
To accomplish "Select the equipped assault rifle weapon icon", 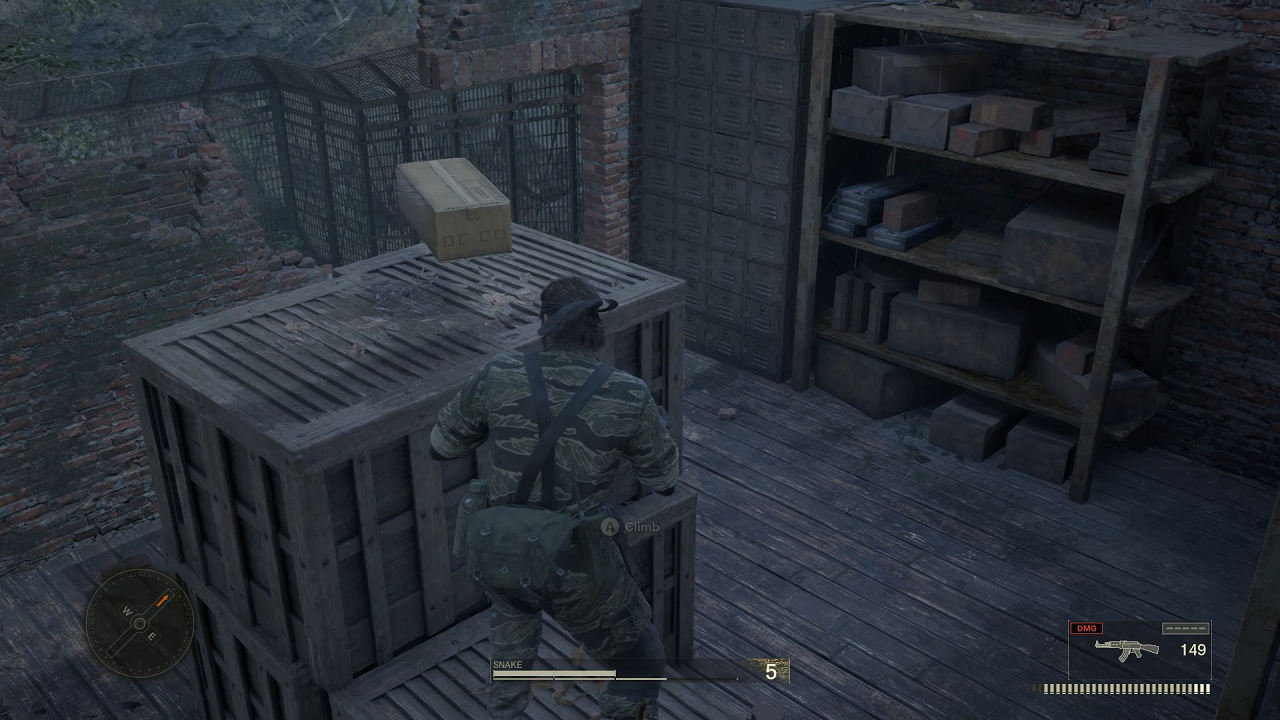I will point(1126,649).
